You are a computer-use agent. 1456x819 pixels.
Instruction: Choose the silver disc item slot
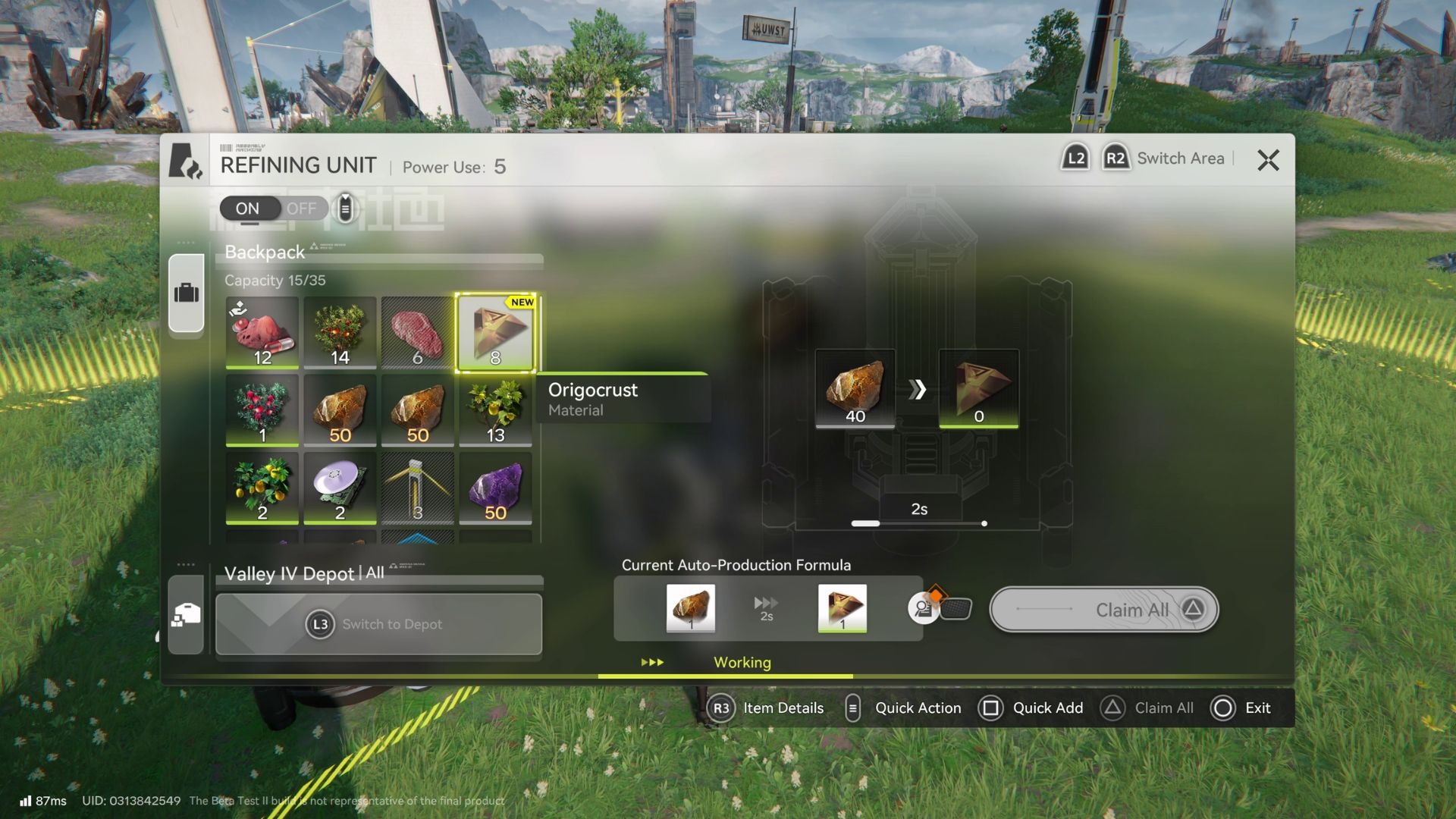point(340,488)
